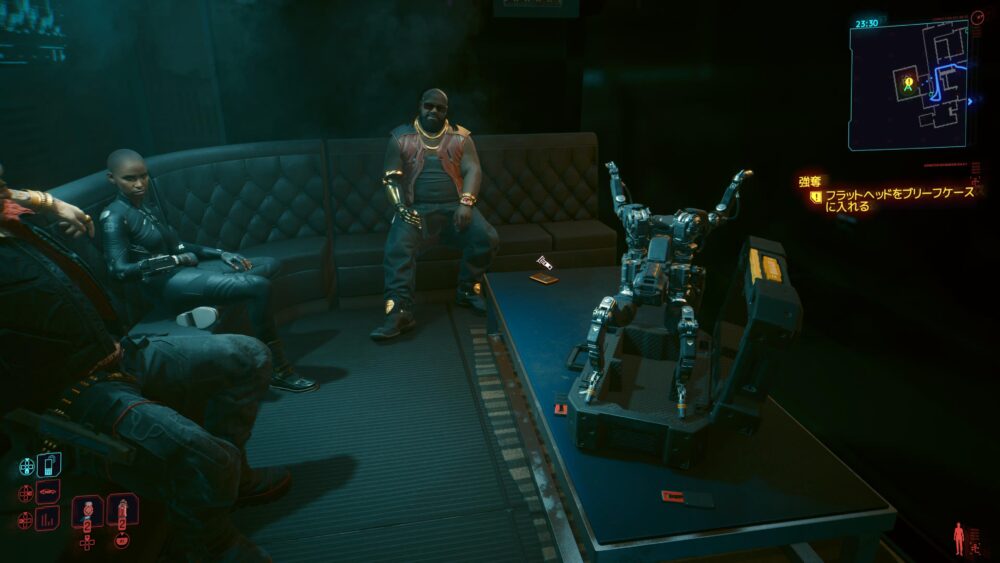
Task: Open the minimap in the corner
Action: 908,84
